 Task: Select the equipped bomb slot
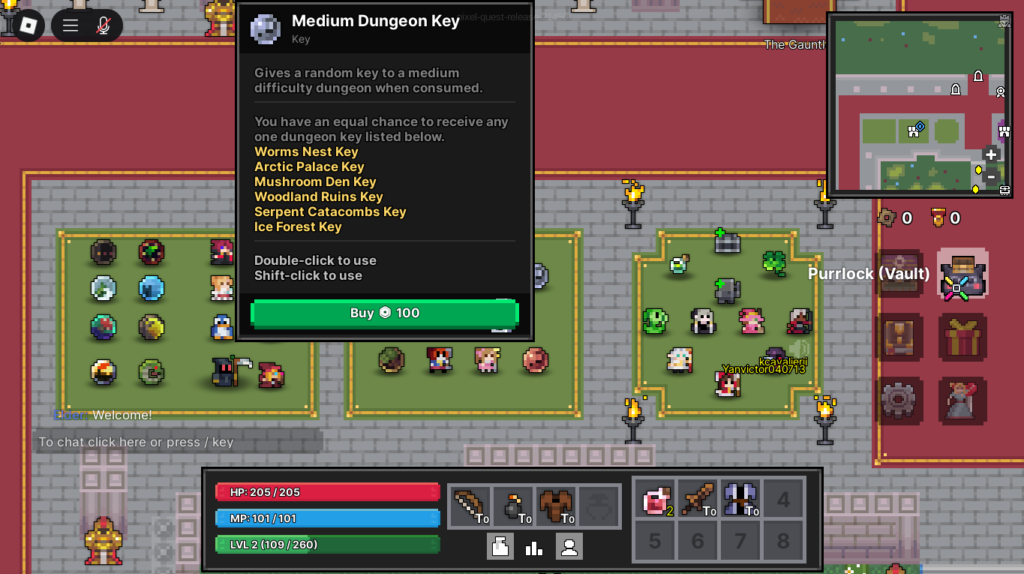[513, 506]
